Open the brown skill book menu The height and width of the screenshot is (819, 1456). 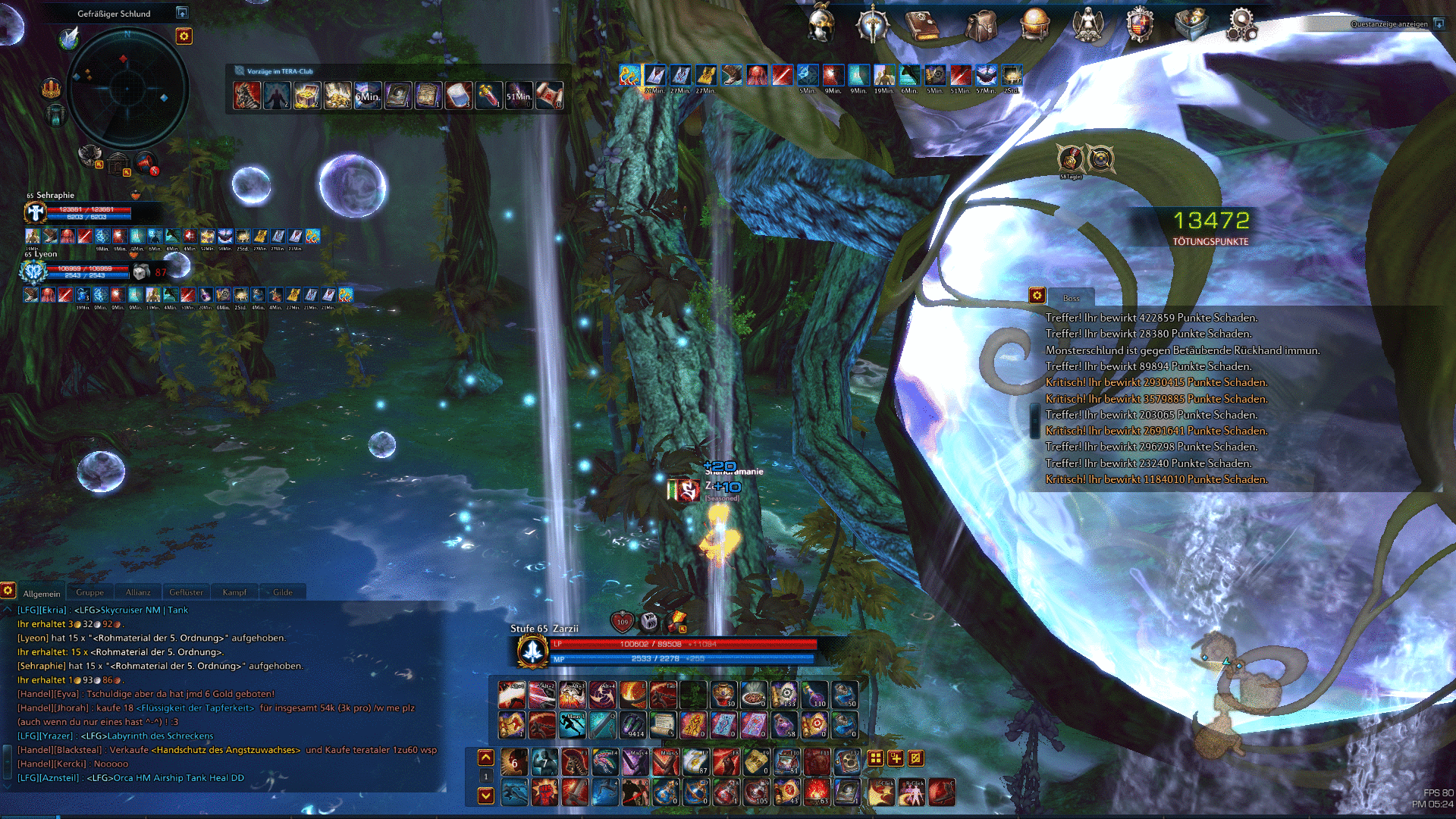point(922,25)
